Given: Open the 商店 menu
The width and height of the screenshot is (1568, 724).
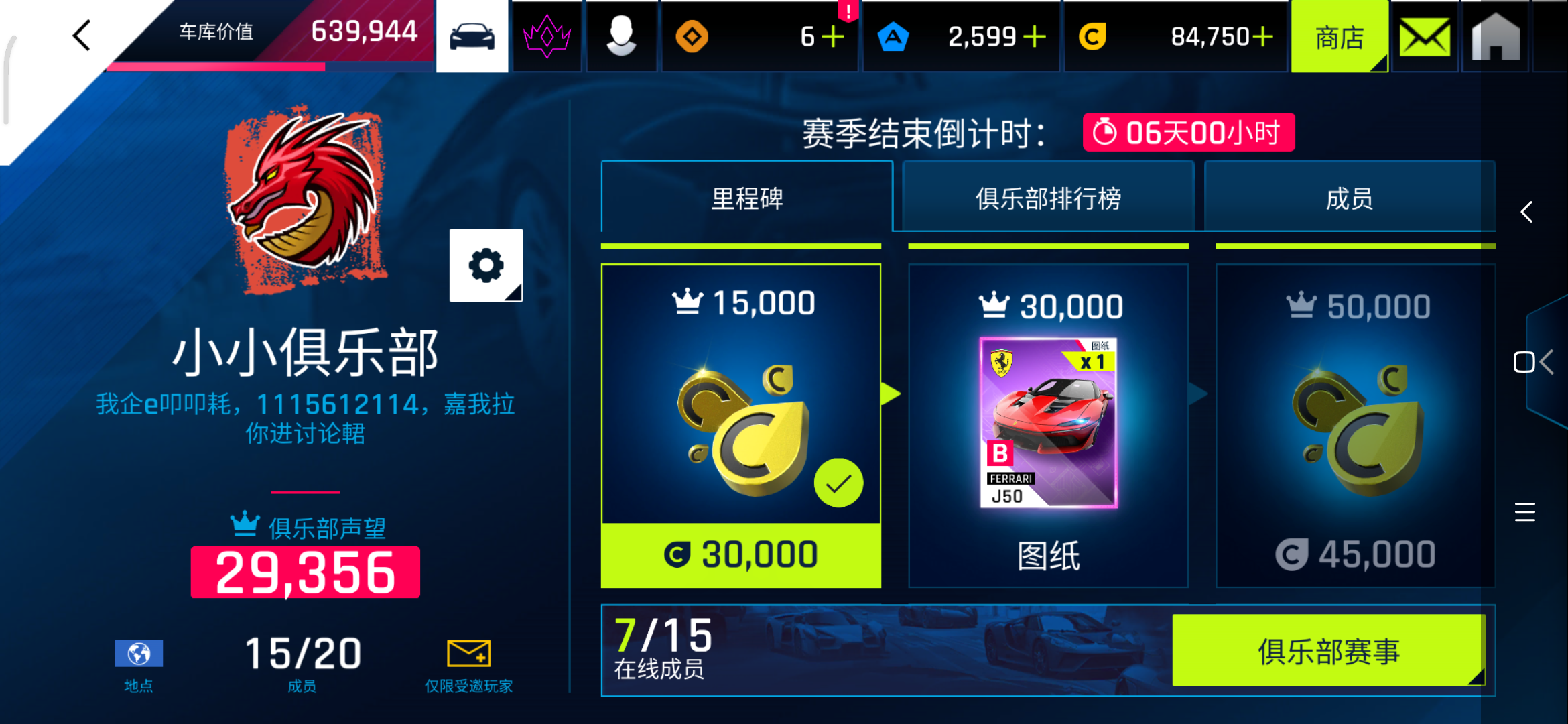Looking at the screenshot, I should coord(1339,37).
